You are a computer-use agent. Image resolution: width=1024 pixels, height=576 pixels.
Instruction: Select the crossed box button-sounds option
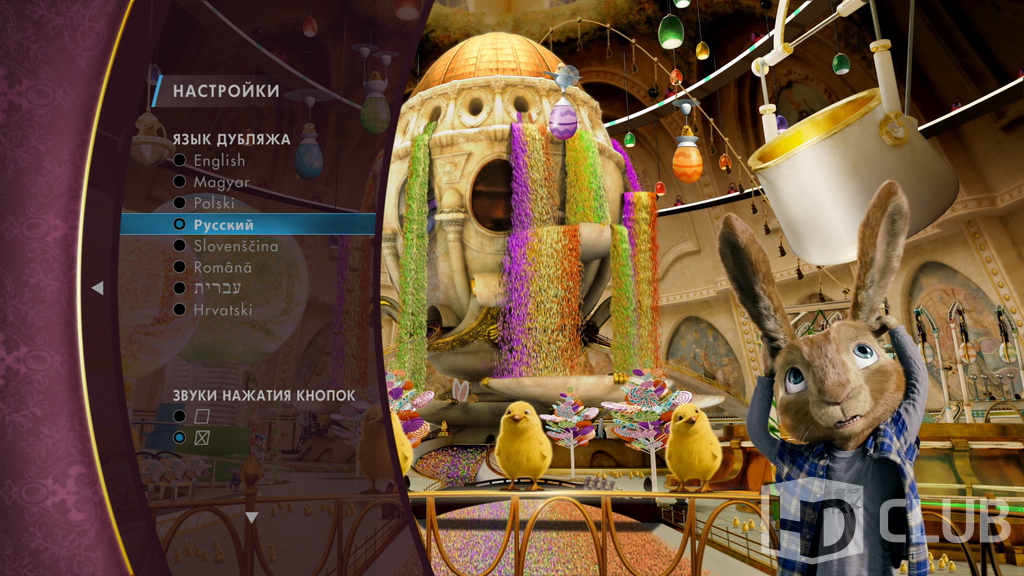(x=201, y=438)
